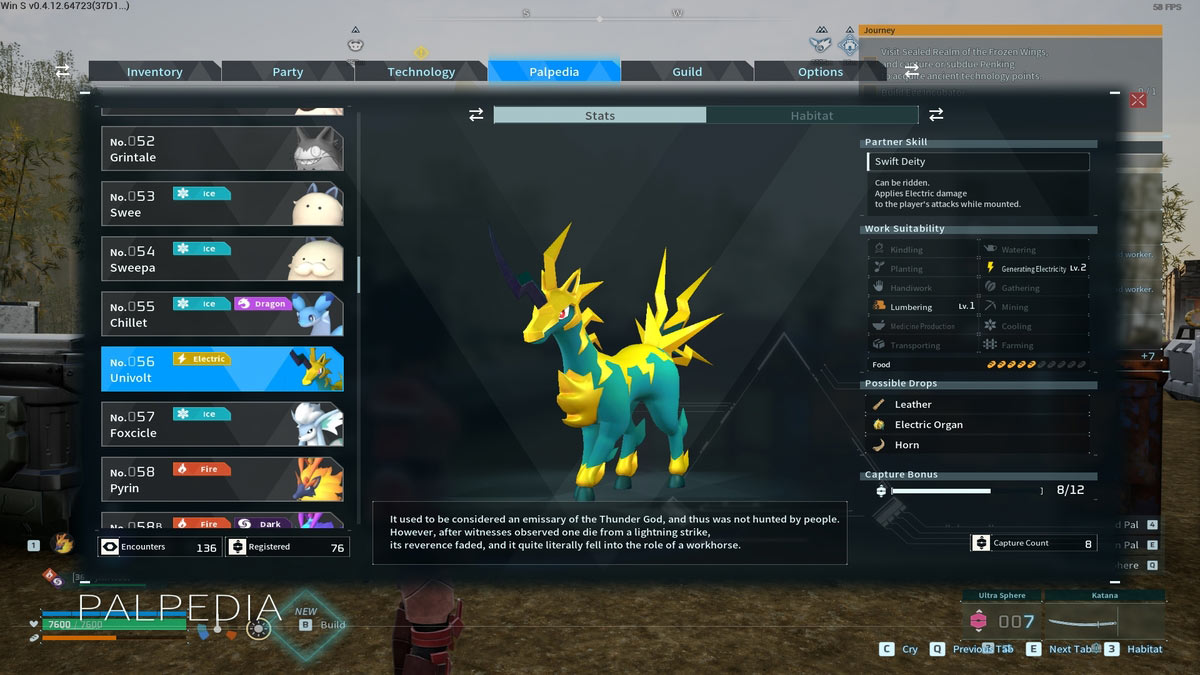Open the Options tab
This screenshot has width=1200, height=675.
click(820, 72)
